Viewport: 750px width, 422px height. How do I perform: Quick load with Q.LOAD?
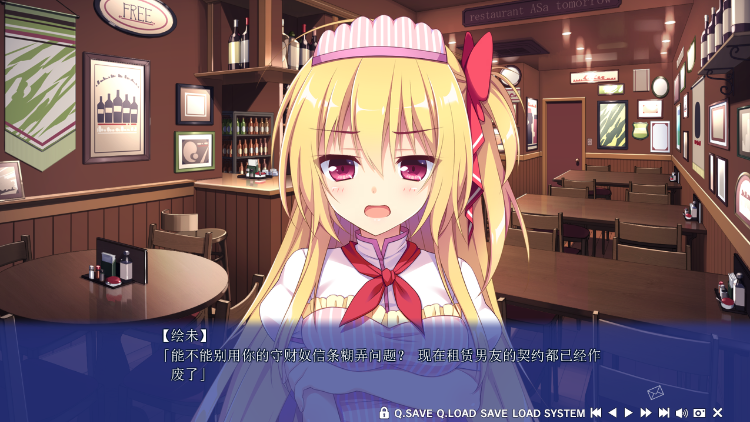456,413
